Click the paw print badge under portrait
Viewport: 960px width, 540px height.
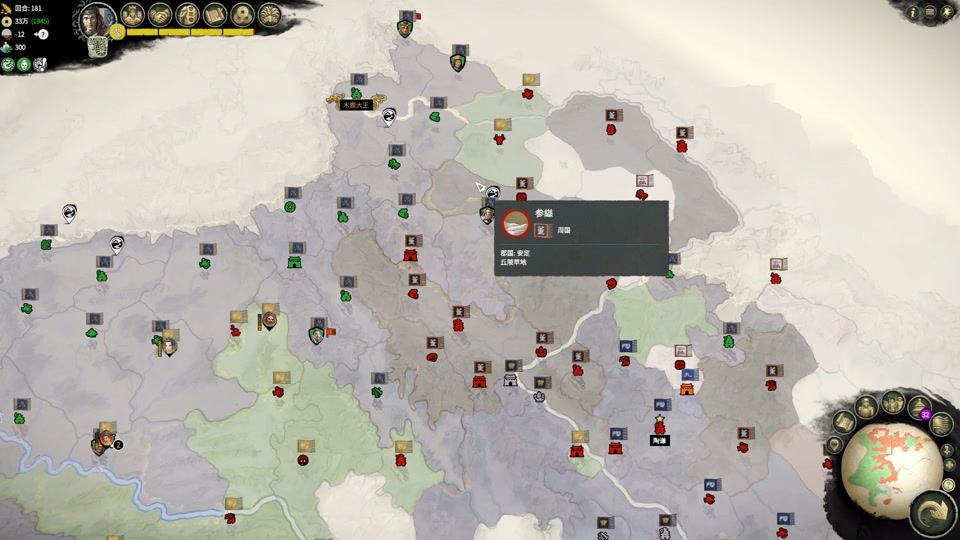tap(117, 32)
